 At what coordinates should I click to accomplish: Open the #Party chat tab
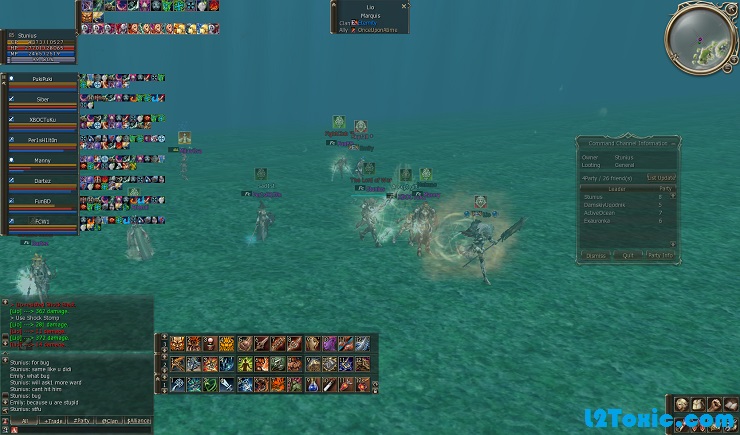[83, 422]
